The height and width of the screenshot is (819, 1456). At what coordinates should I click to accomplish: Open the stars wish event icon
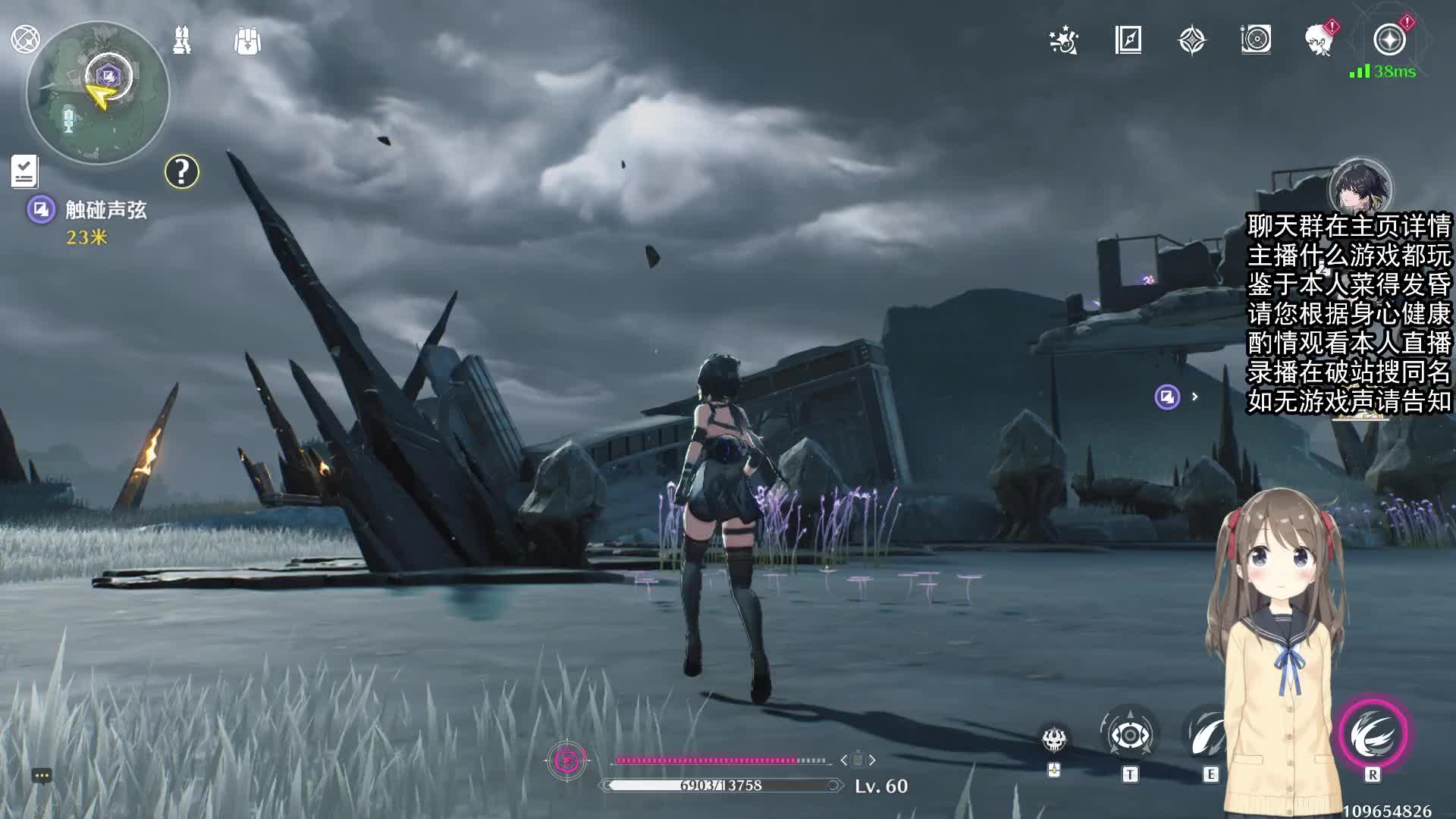pyautogui.click(x=1063, y=40)
